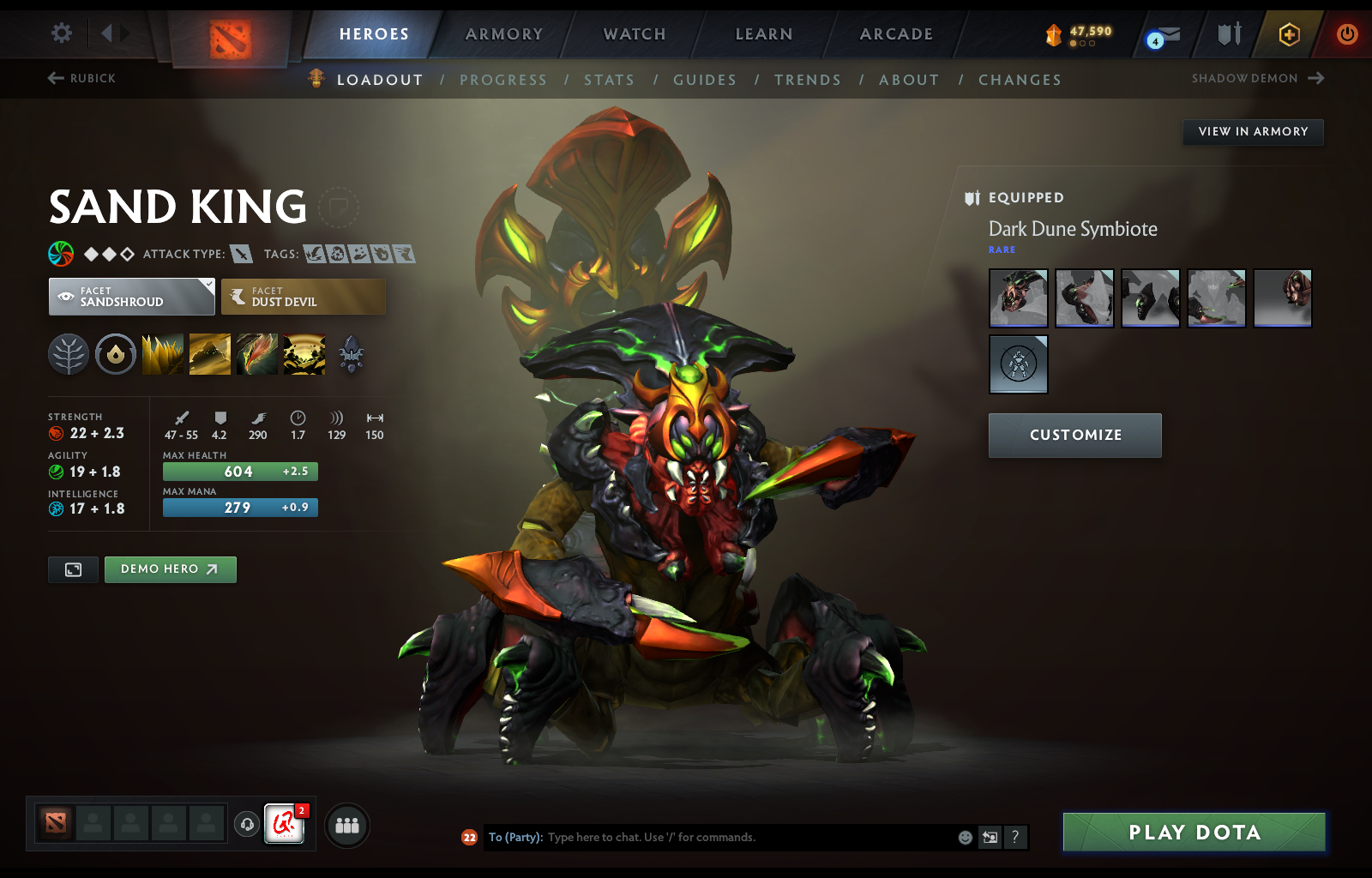1372x878 pixels.
Task: Open the settings gear icon
Action: 60,32
